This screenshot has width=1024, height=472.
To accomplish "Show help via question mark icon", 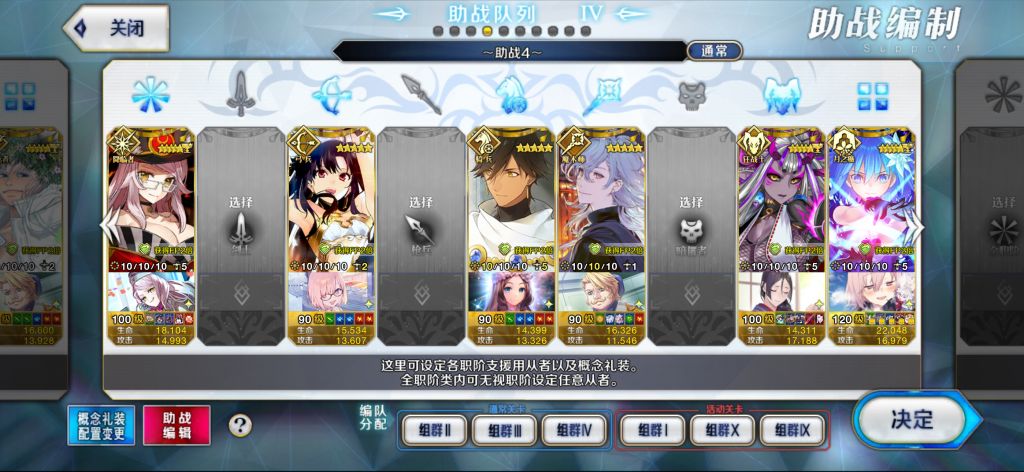I will click(240, 425).
